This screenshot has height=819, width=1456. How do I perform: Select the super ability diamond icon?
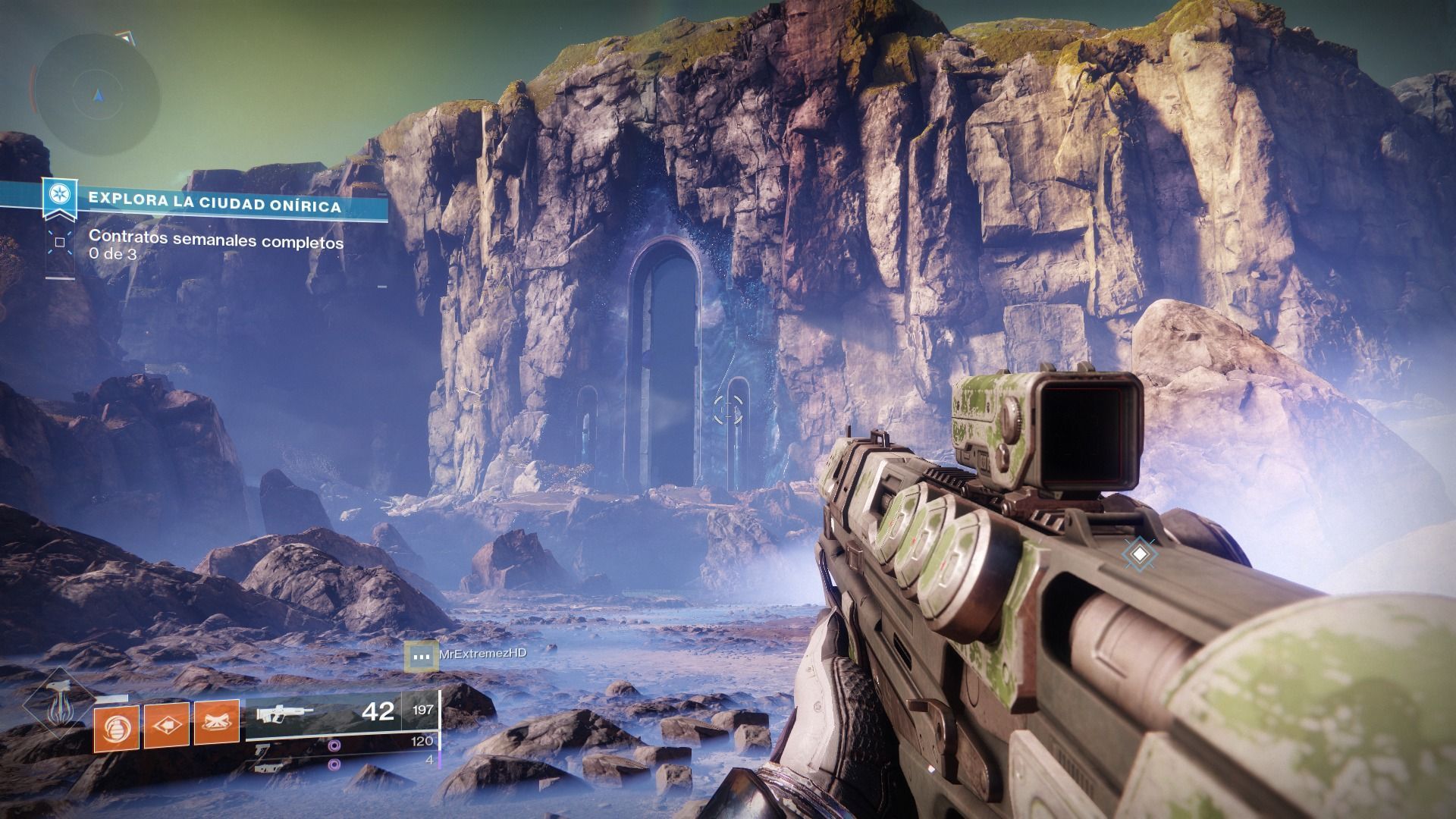[x=58, y=707]
